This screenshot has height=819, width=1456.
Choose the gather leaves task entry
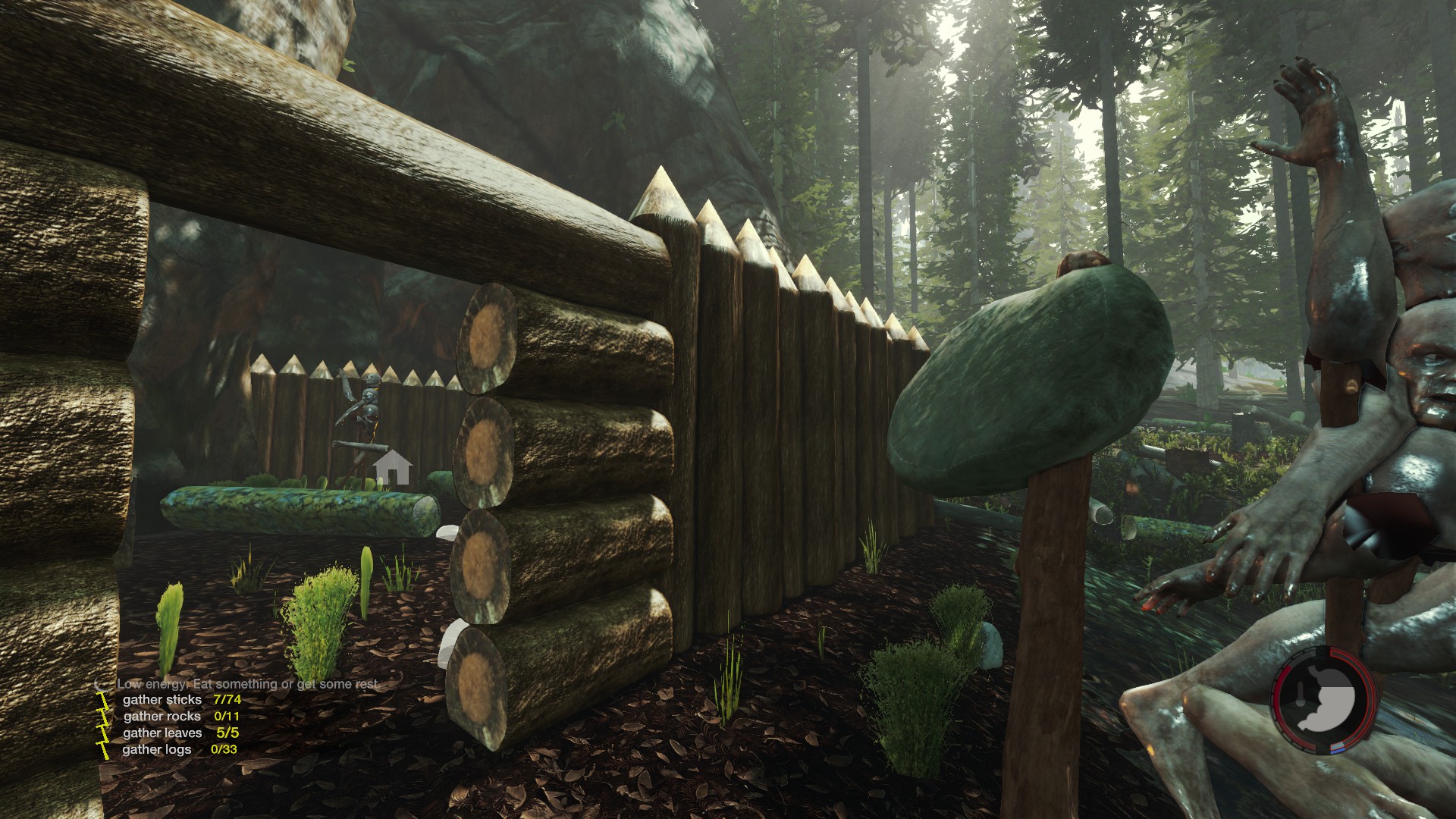(180, 733)
